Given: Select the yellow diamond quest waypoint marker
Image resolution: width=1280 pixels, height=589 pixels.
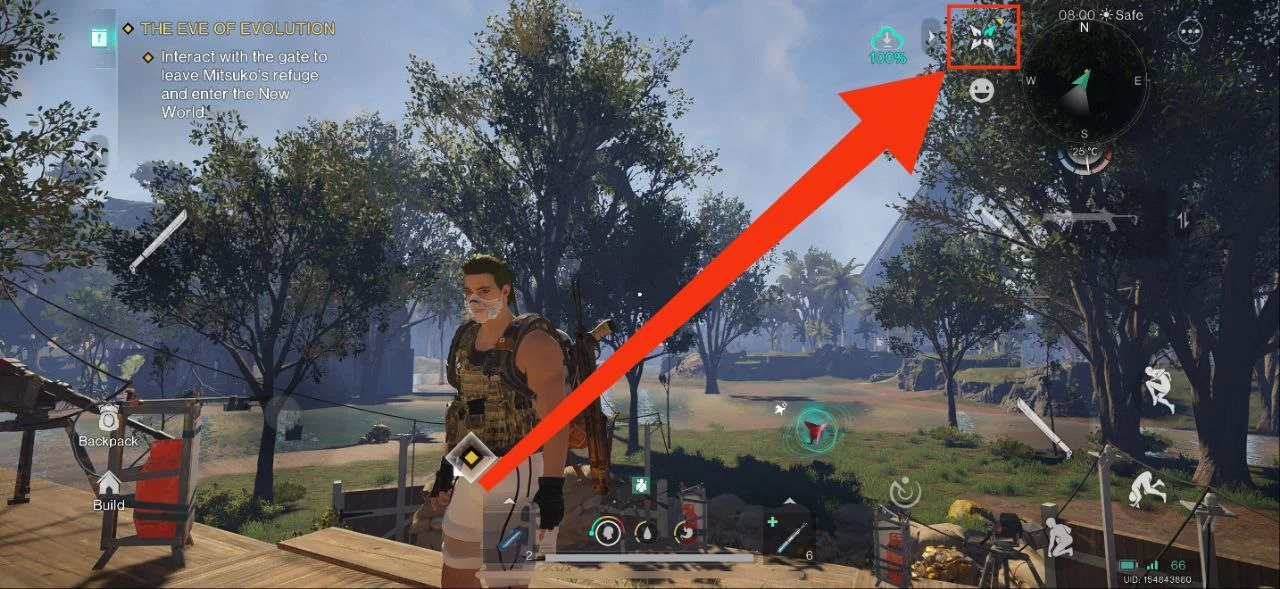Looking at the screenshot, I should 467,458.
